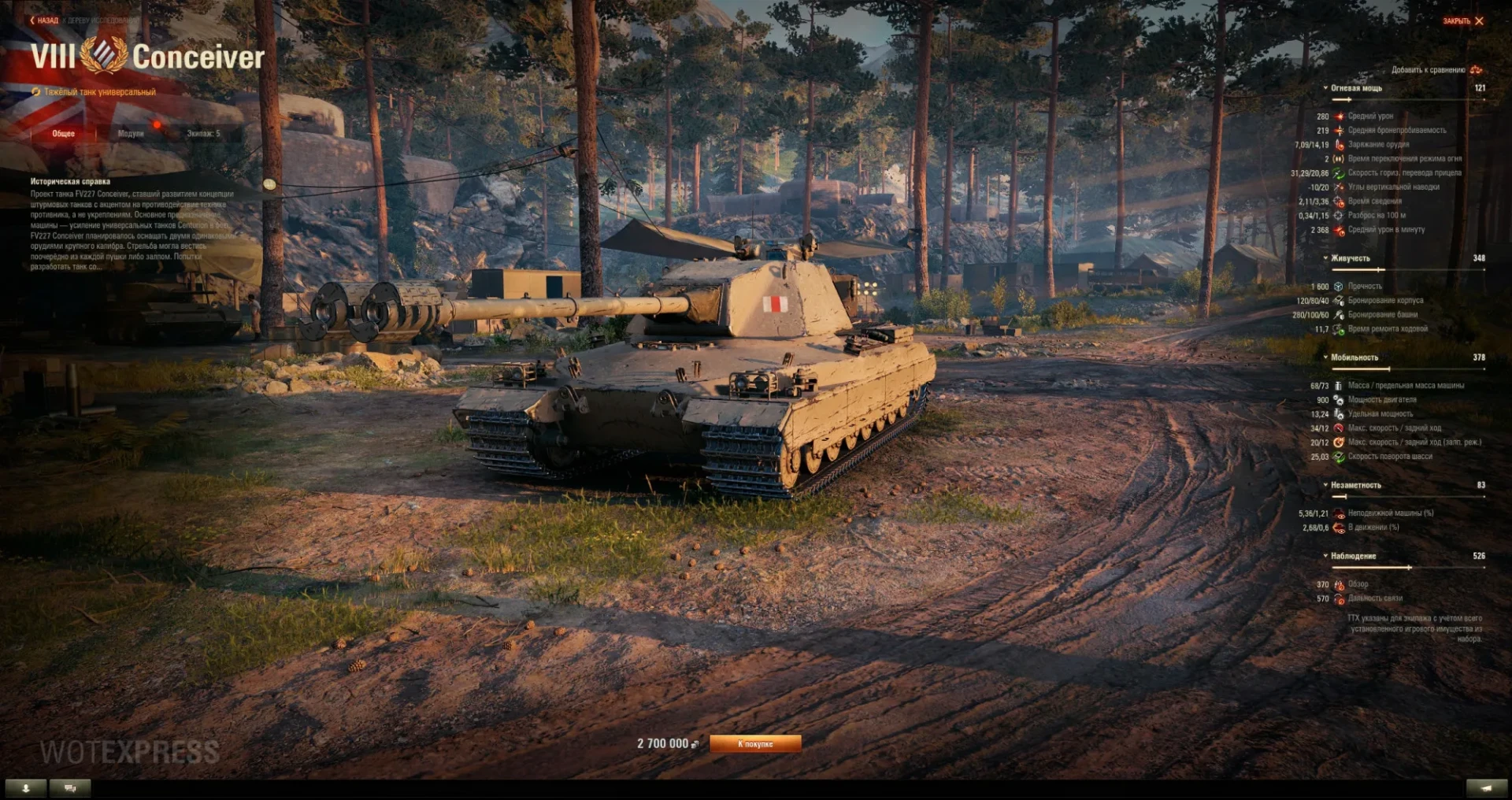Collapse the Незаметность stats section
The height and width of the screenshot is (800, 1512).
click(x=1355, y=485)
